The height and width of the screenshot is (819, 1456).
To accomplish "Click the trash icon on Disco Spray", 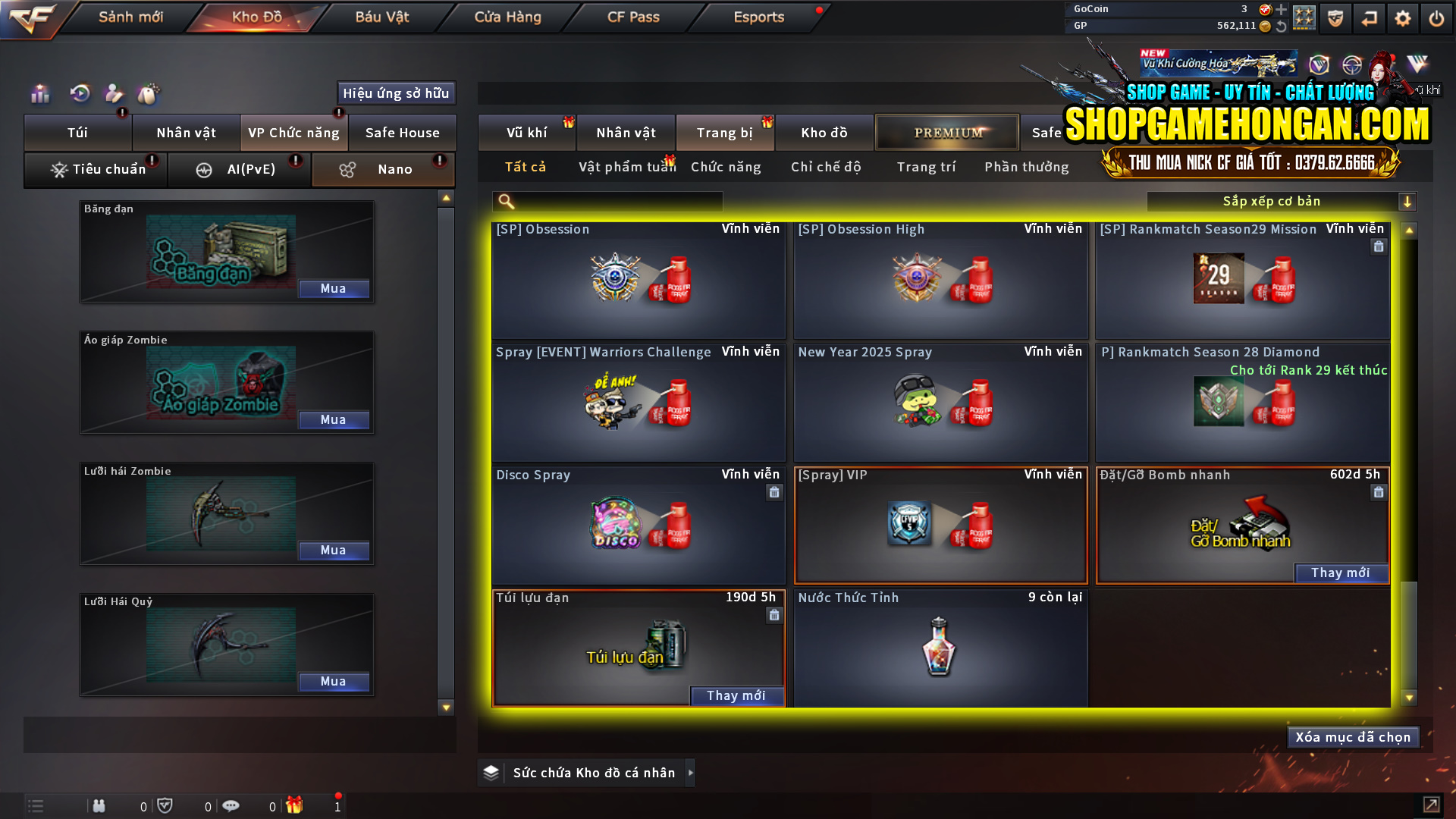I will pos(774,492).
